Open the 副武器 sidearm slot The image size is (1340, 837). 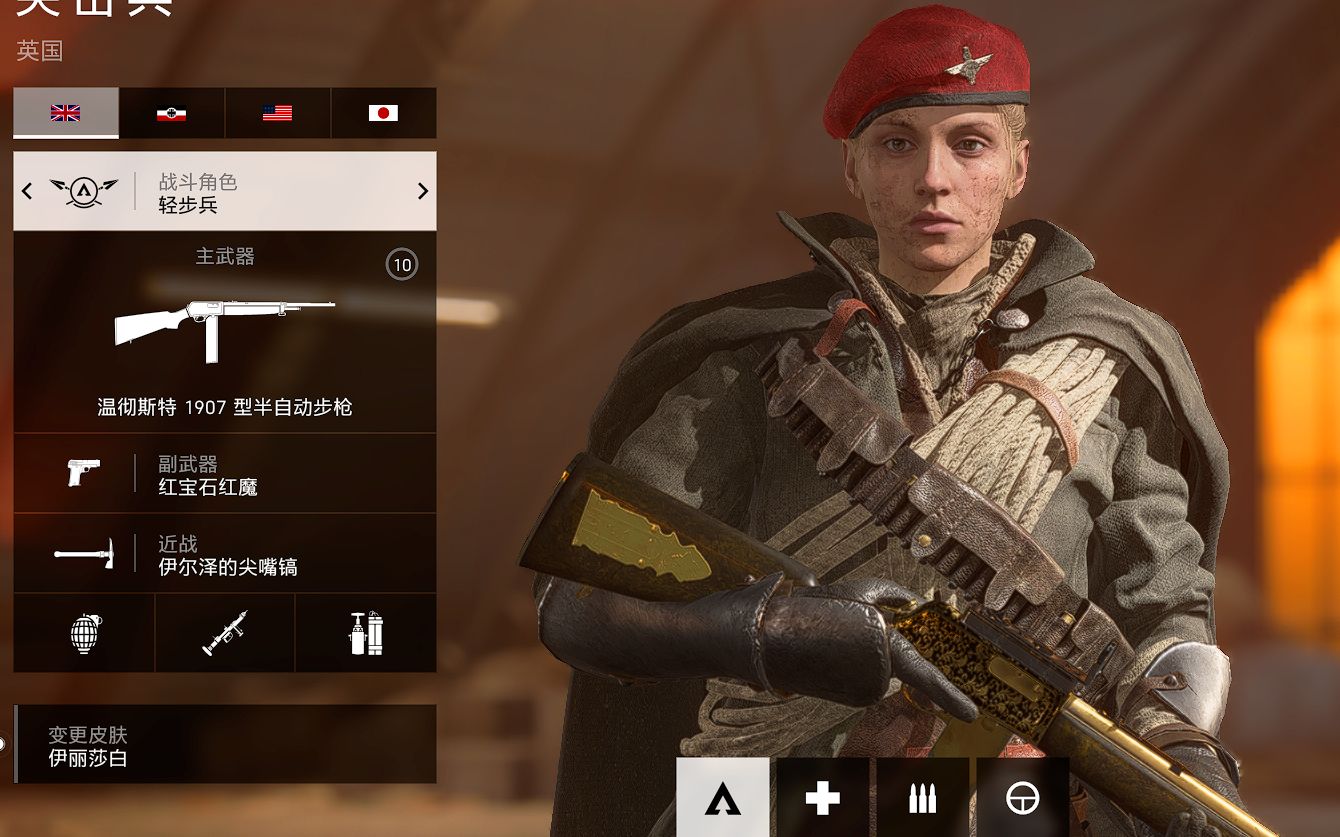(x=224, y=474)
